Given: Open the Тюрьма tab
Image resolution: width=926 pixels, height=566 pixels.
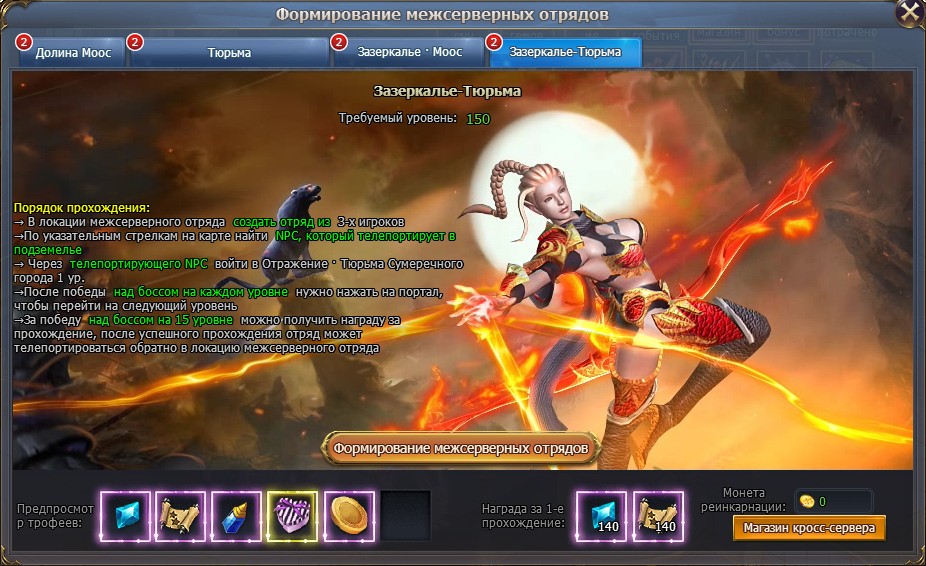Looking at the screenshot, I should coord(229,52).
